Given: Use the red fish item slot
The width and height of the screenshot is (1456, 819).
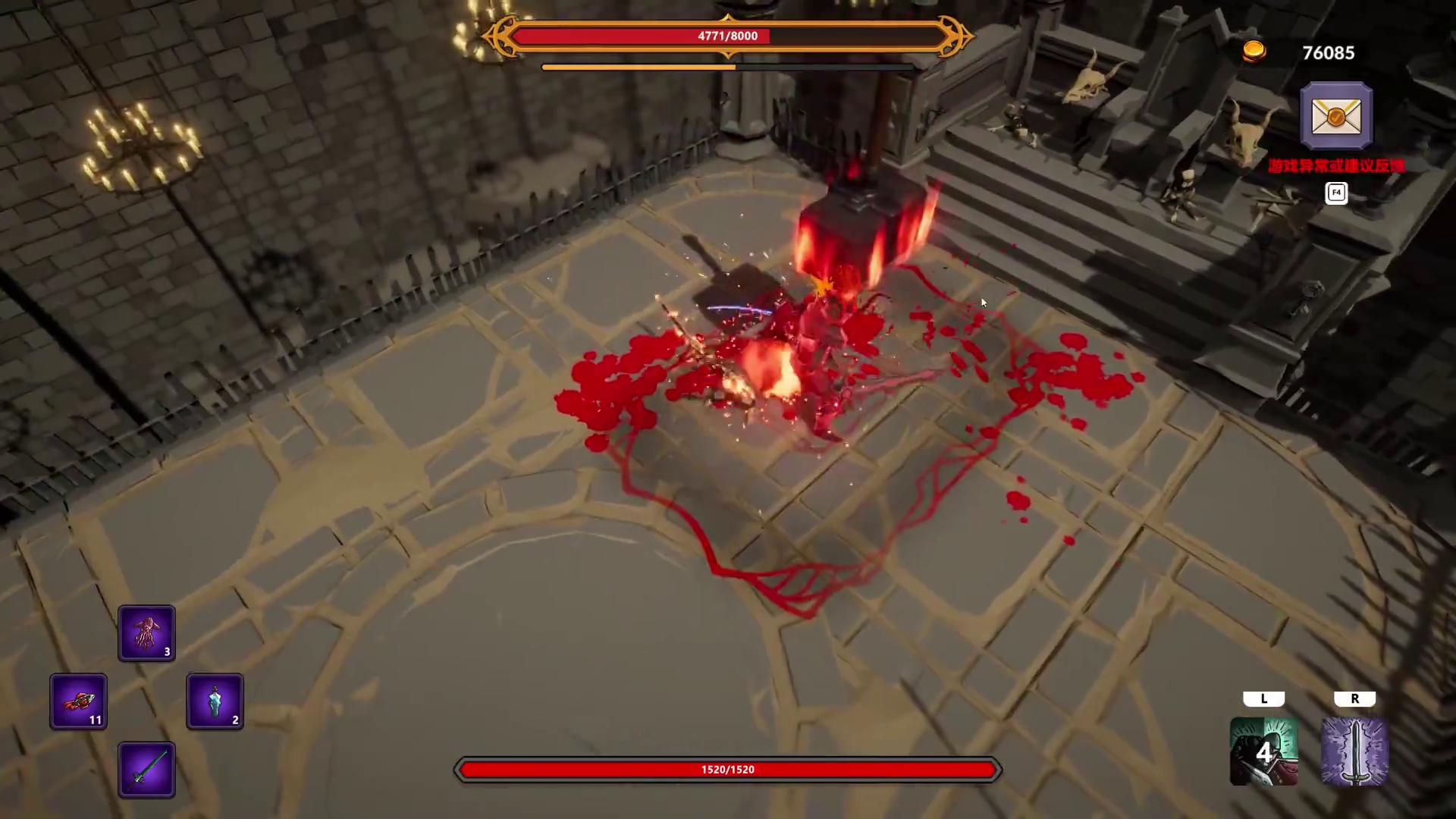Looking at the screenshot, I should click(79, 701).
